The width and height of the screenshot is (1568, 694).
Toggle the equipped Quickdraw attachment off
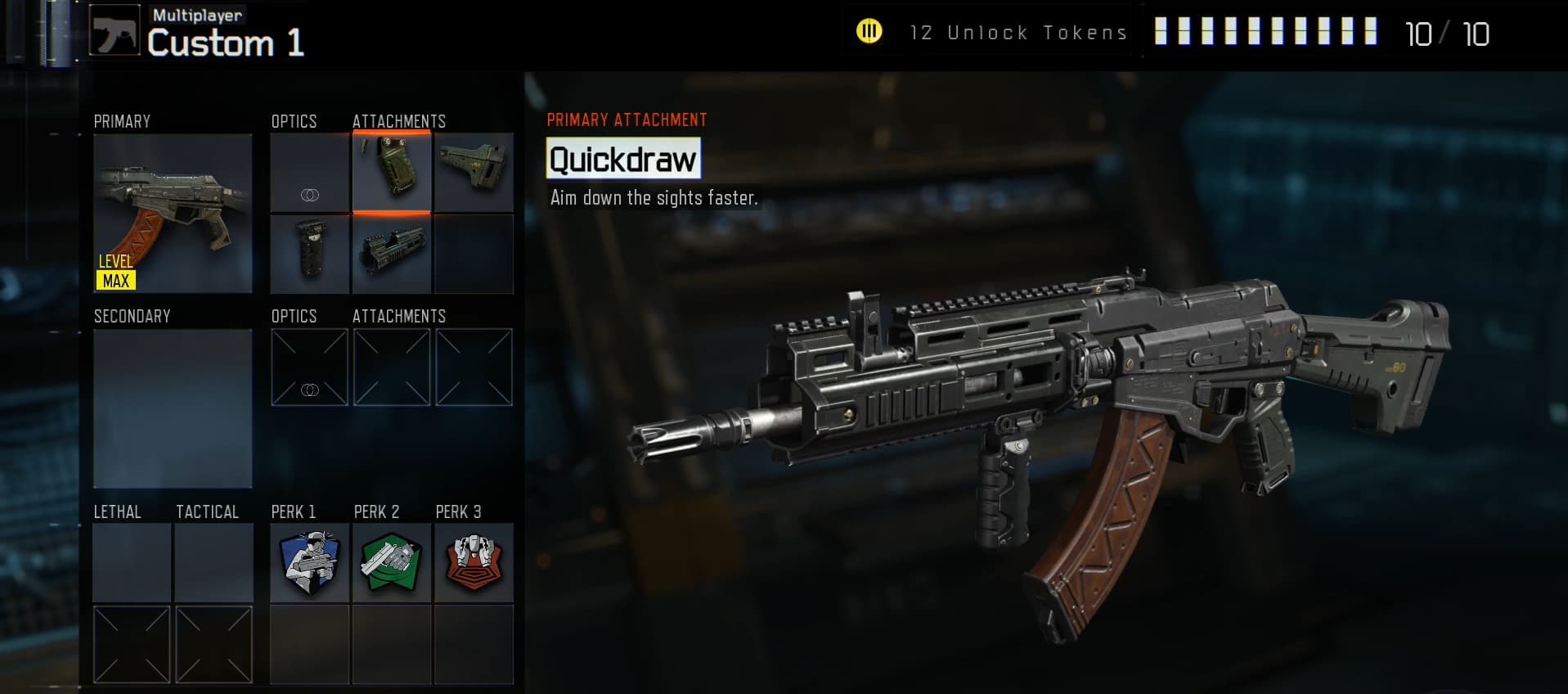392,172
